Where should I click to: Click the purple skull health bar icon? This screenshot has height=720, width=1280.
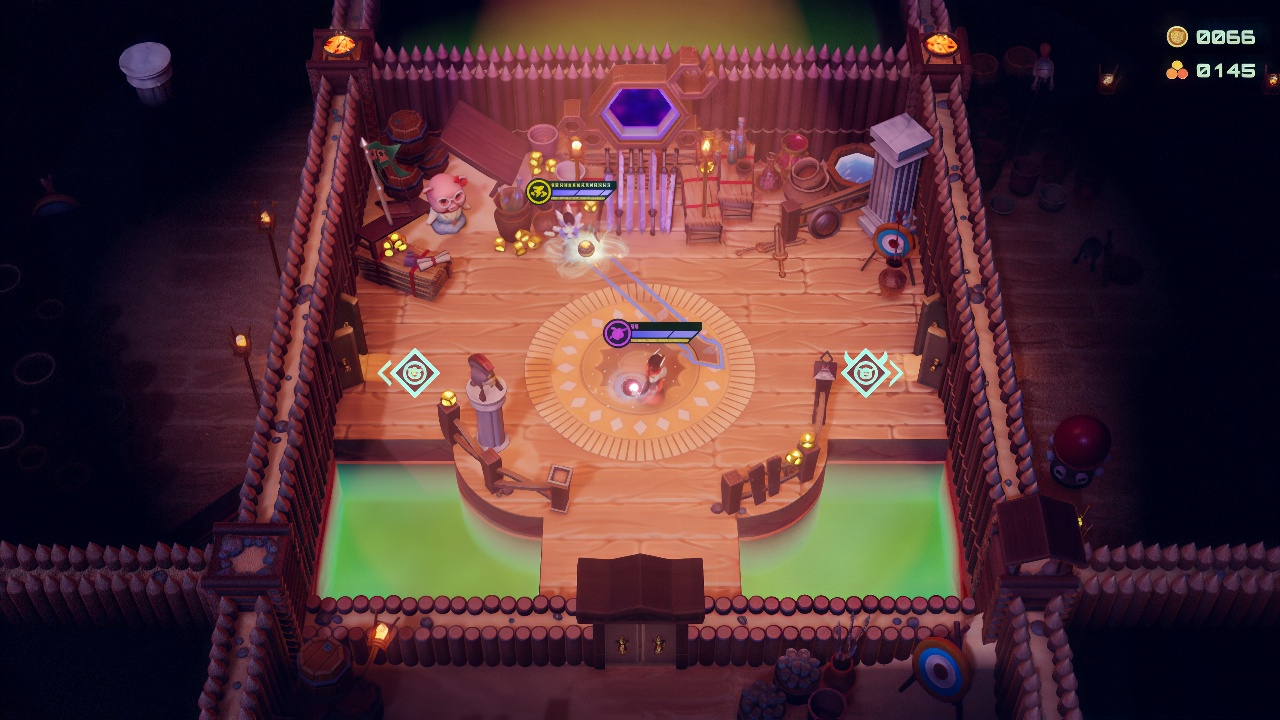[617, 335]
